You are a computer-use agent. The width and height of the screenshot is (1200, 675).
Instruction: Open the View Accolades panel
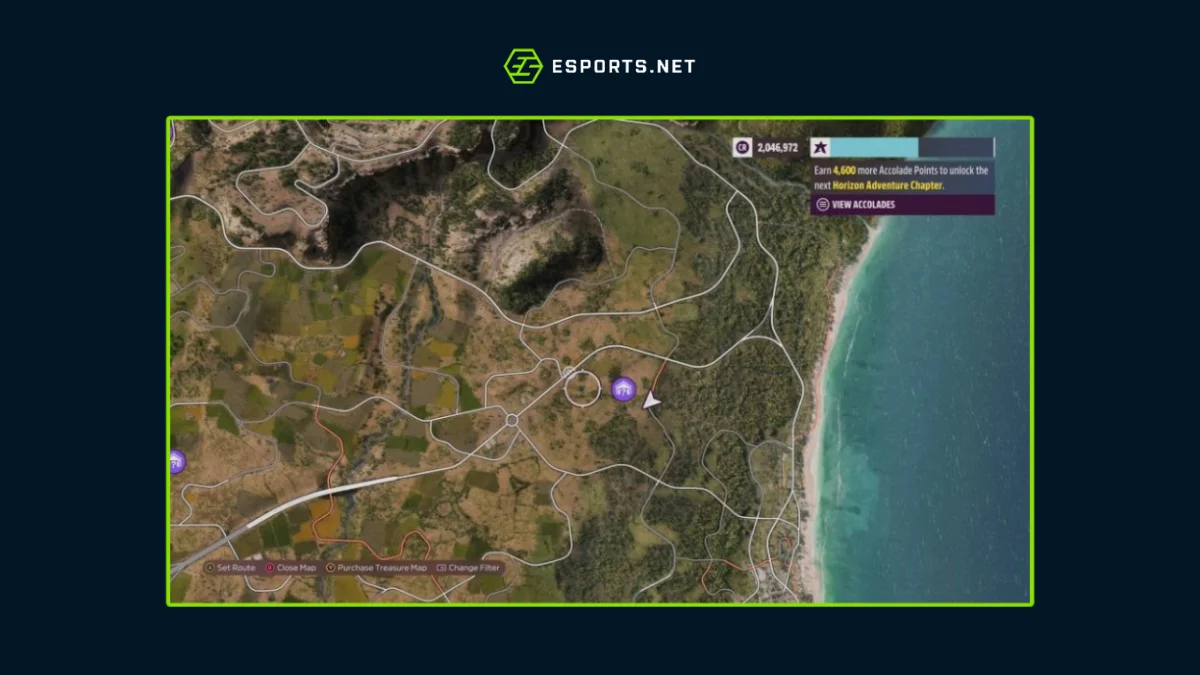(857, 205)
